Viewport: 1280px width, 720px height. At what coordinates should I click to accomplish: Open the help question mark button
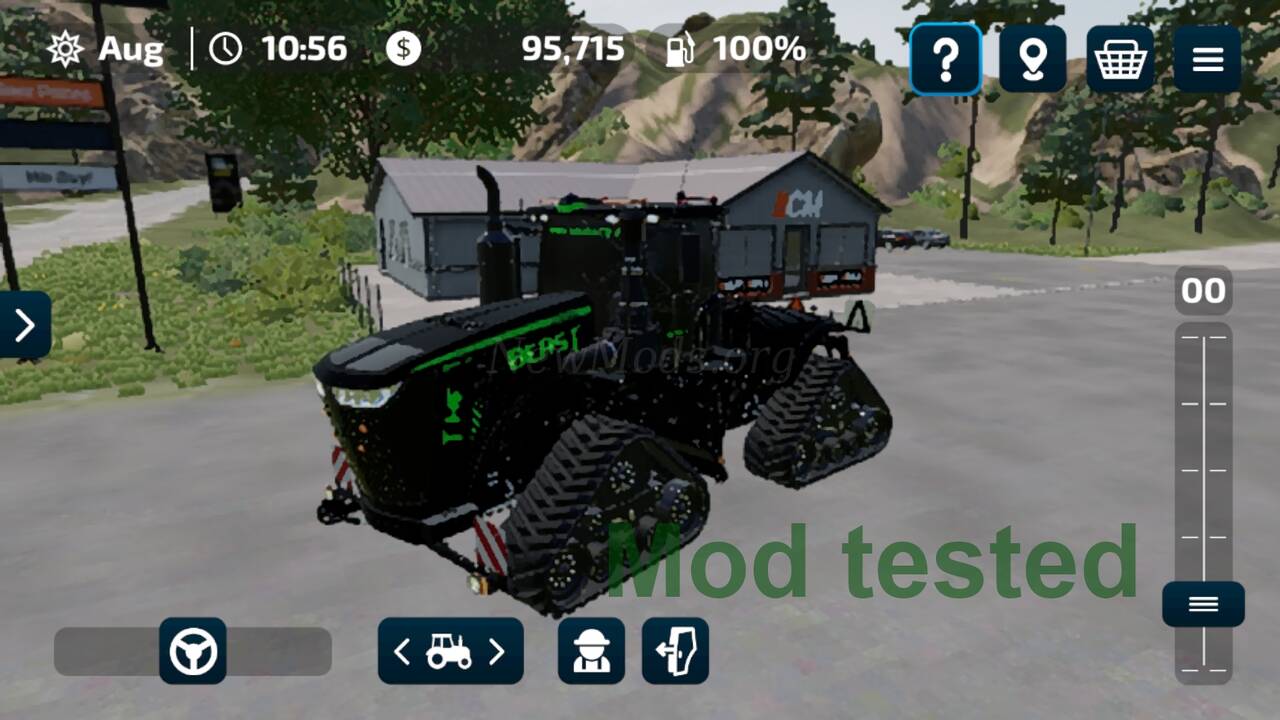[x=945, y=60]
